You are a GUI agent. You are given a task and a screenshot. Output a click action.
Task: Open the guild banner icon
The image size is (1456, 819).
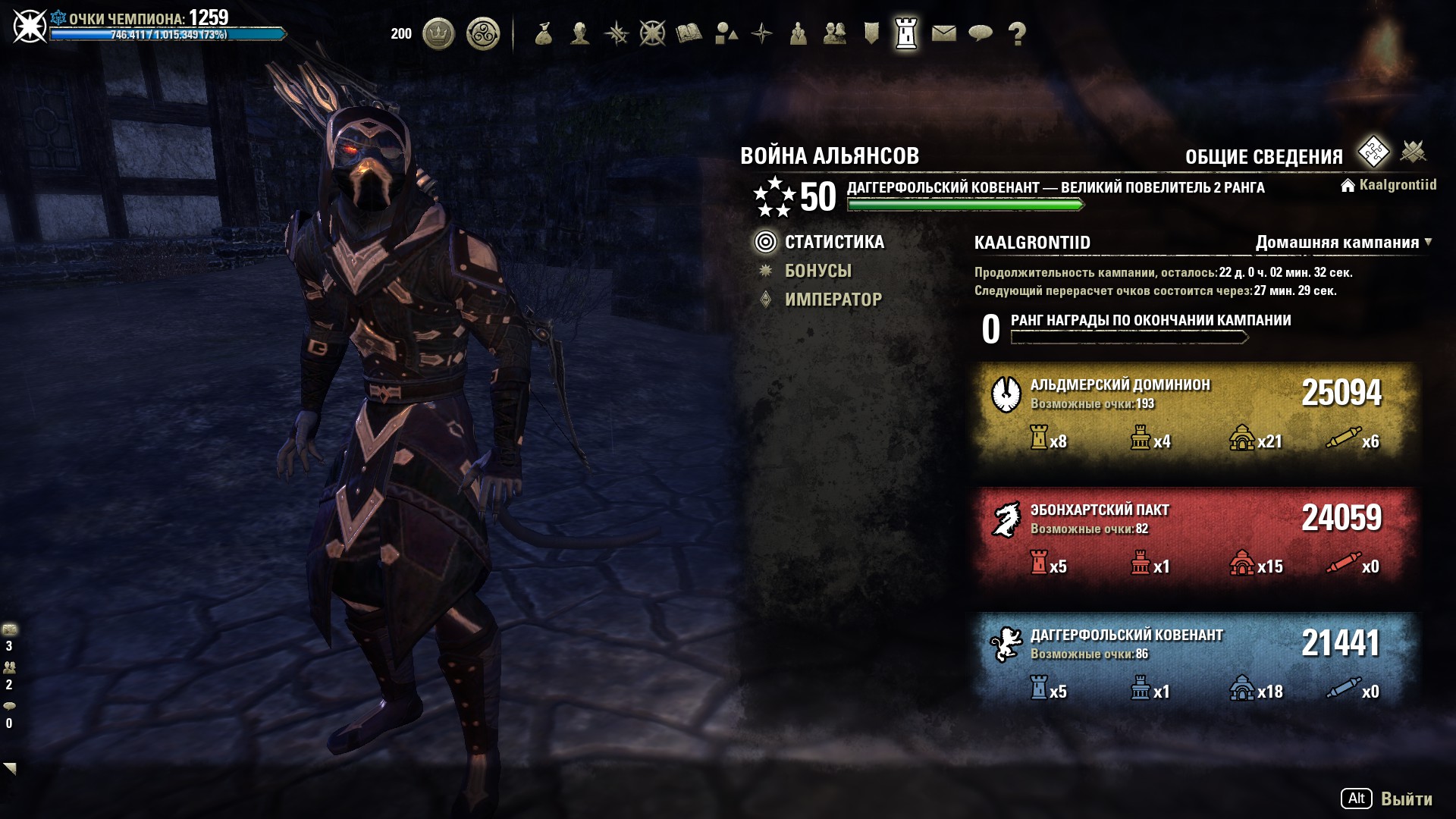tap(871, 33)
